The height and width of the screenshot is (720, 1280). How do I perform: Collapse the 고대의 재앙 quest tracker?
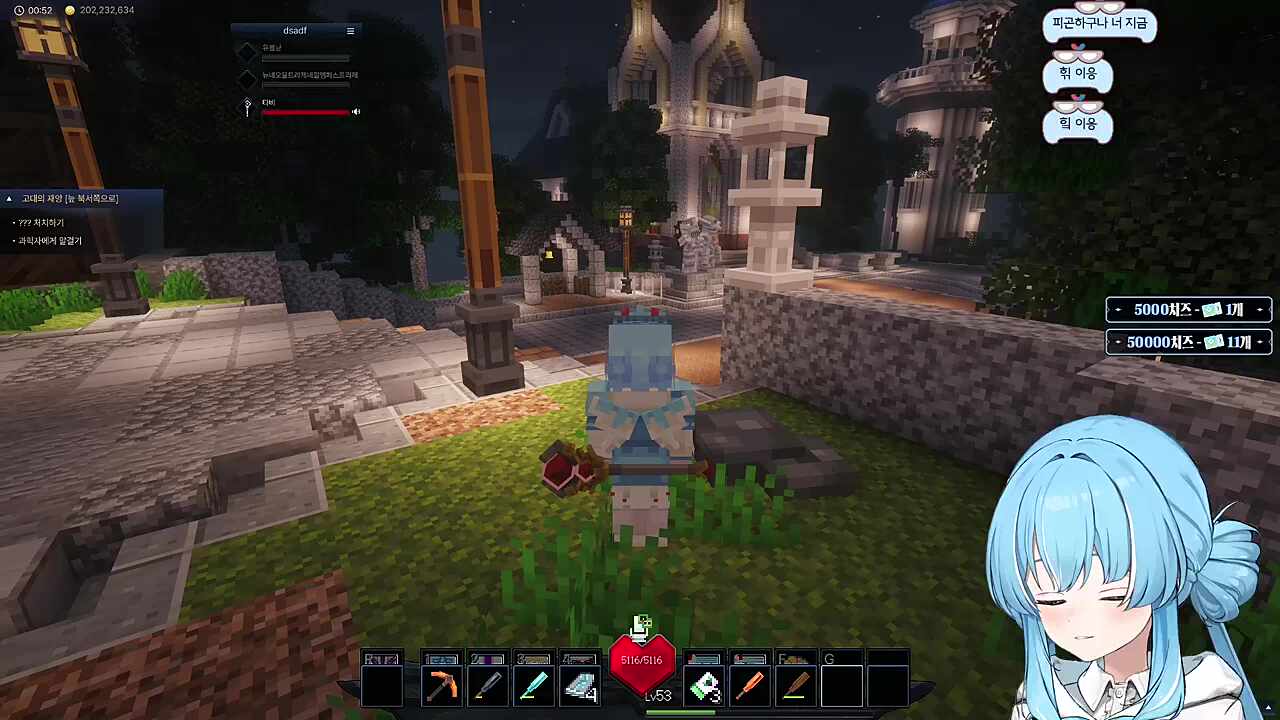pos(9,199)
